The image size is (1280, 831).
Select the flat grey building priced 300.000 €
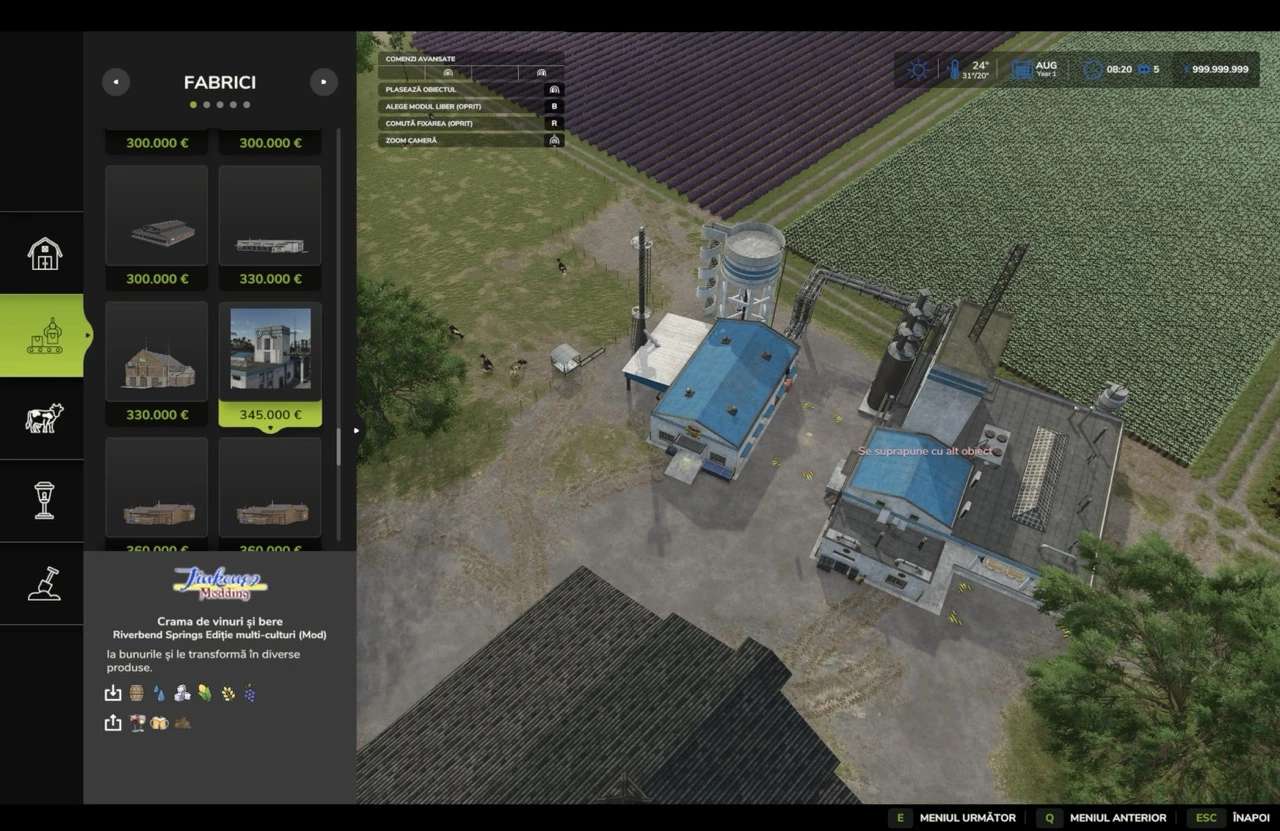(157, 227)
